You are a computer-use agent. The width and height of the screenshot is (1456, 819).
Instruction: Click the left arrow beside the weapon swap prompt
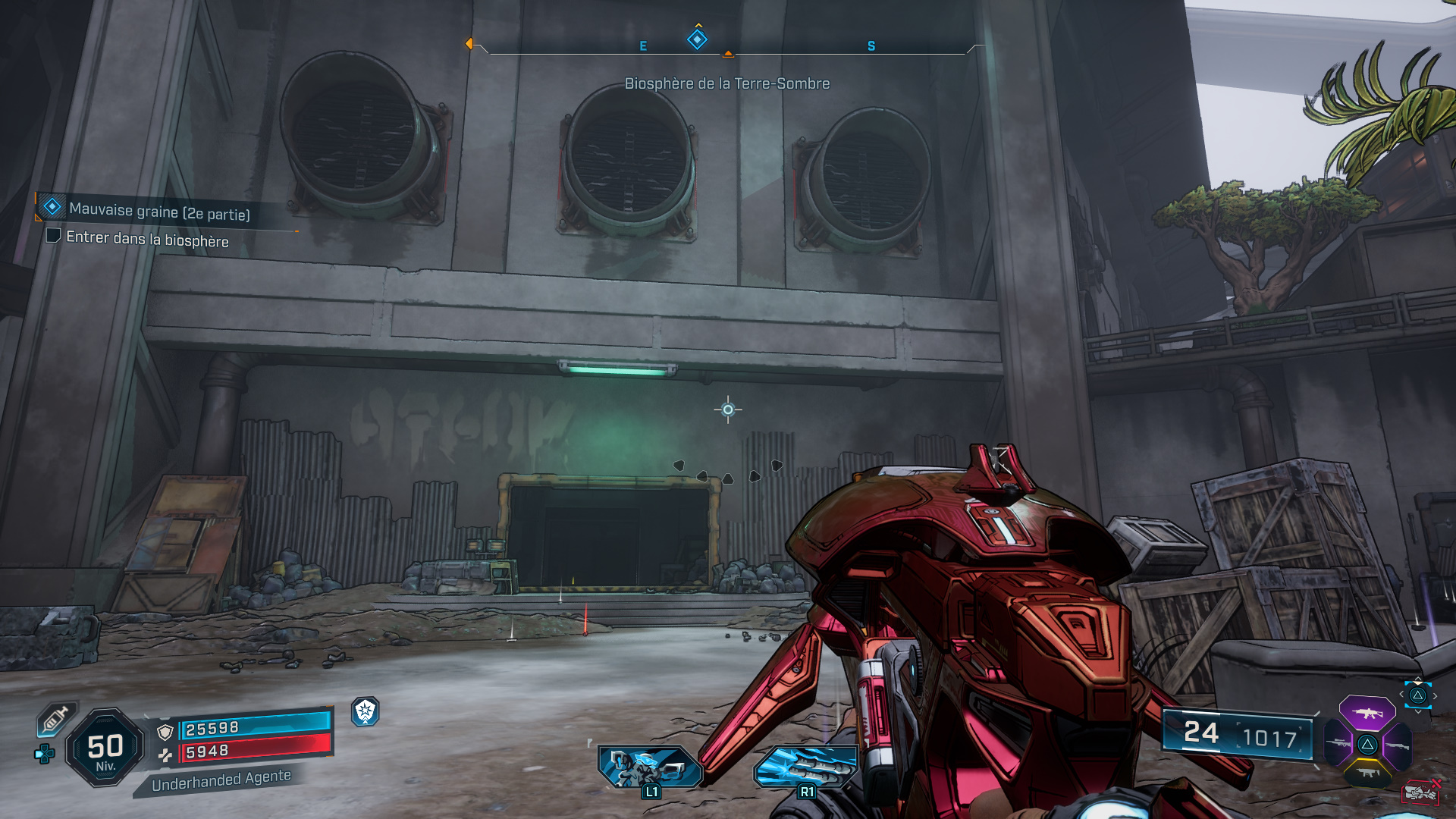coord(1401,695)
